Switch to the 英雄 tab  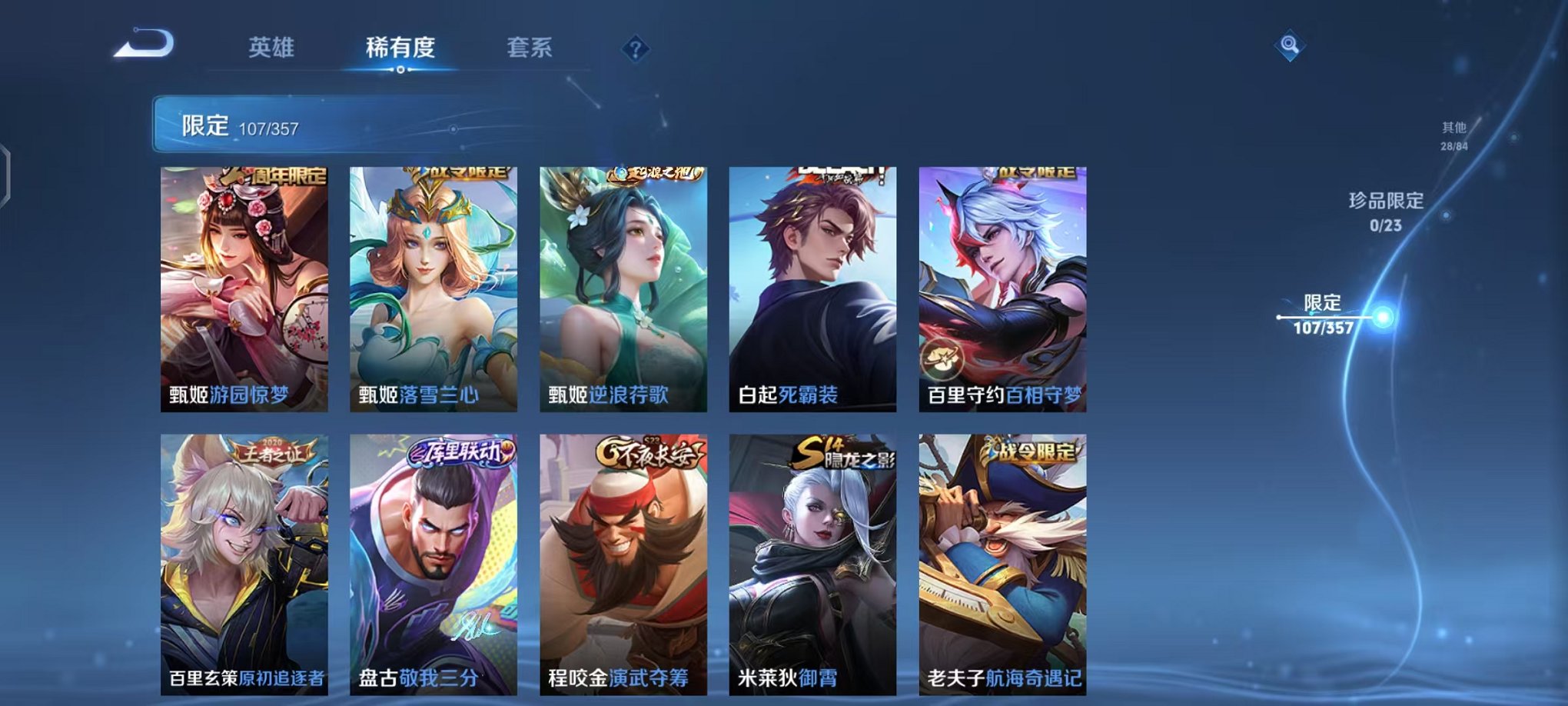coord(271,48)
